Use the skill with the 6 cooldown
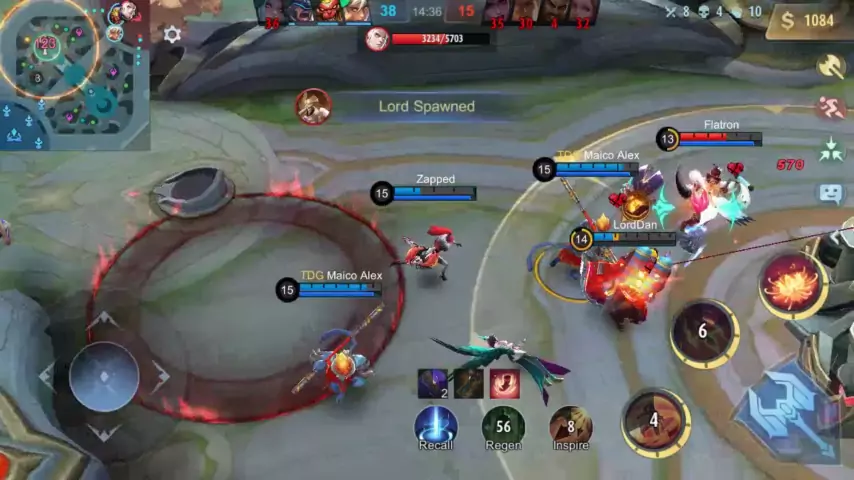Viewport: 854px width, 480px height. coord(703,333)
